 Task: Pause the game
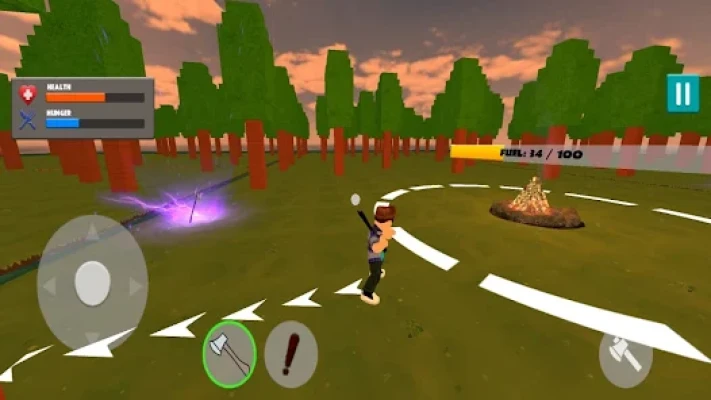683,94
